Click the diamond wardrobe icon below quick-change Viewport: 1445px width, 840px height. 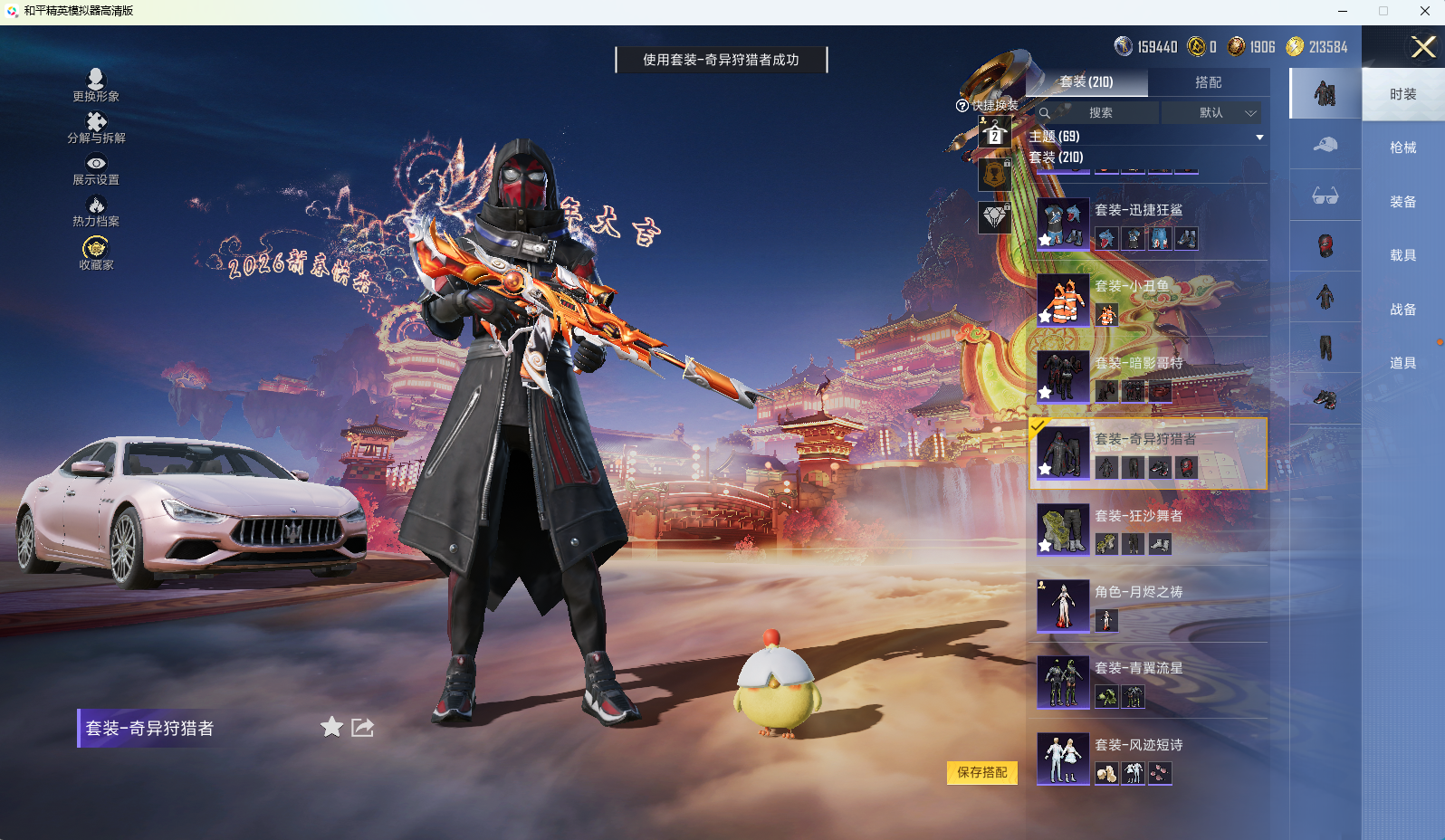click(993, 217)
